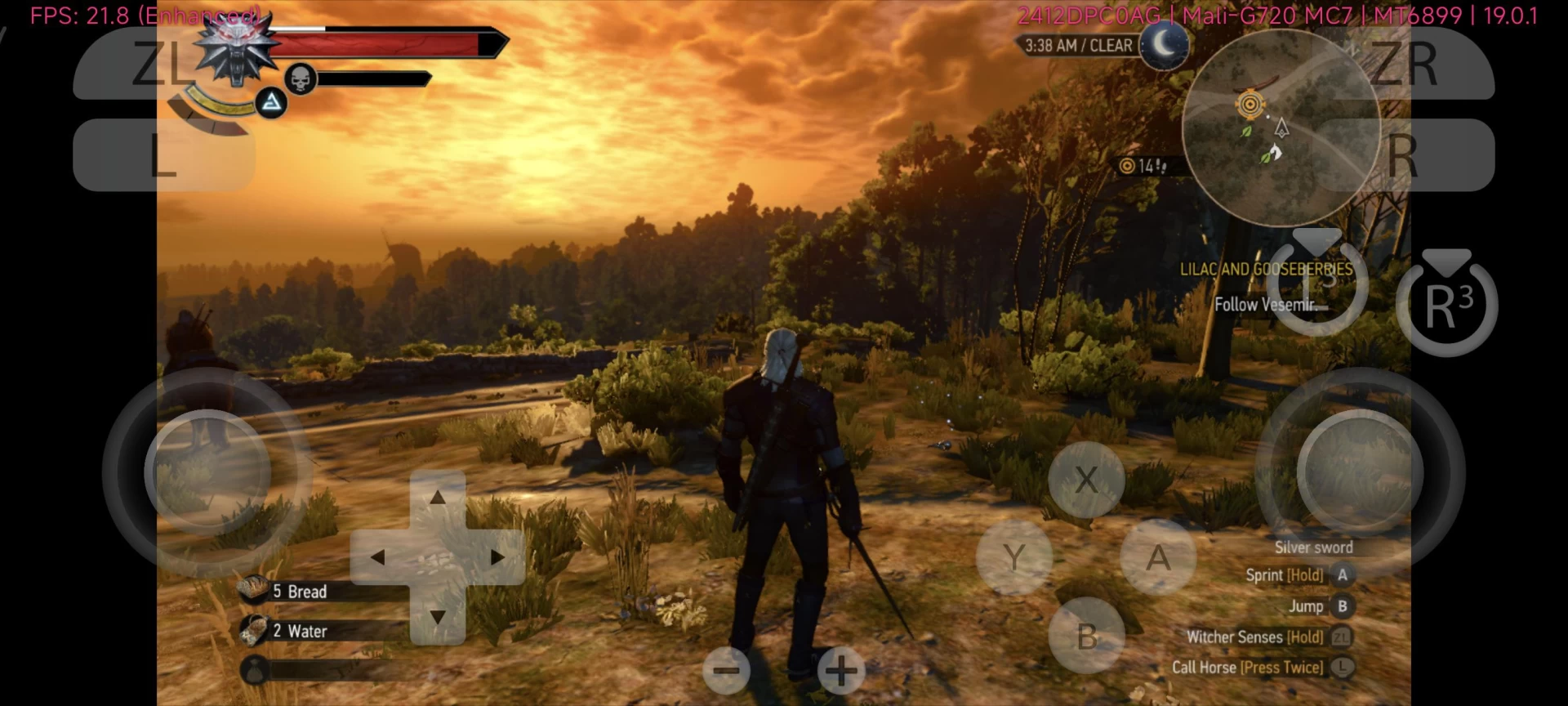Screen dimensions: 1568x706
Task: Click the circular minimap
Action: (x=1281, y=128)
